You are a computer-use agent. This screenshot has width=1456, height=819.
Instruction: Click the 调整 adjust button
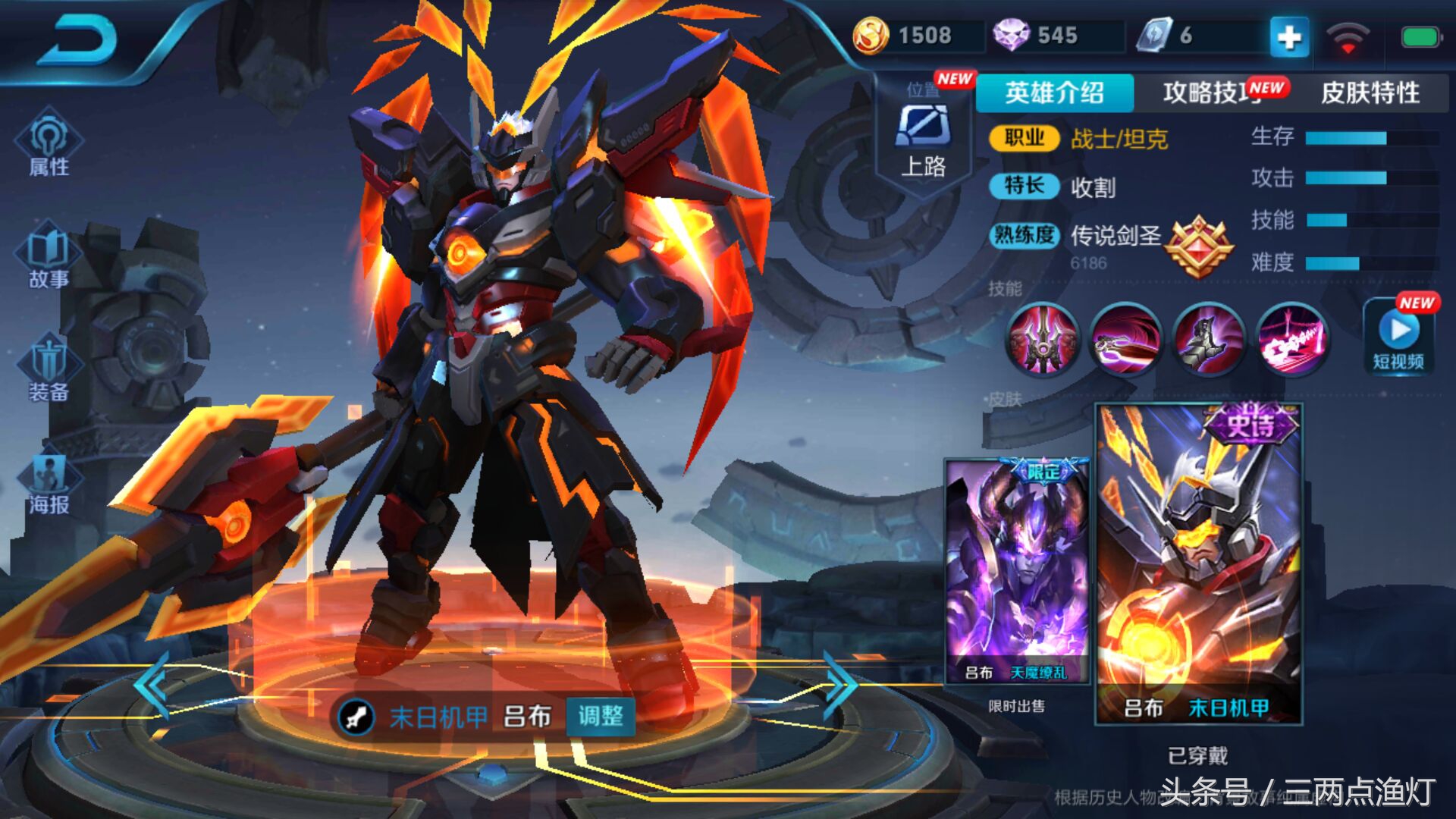tap(601, 716)
